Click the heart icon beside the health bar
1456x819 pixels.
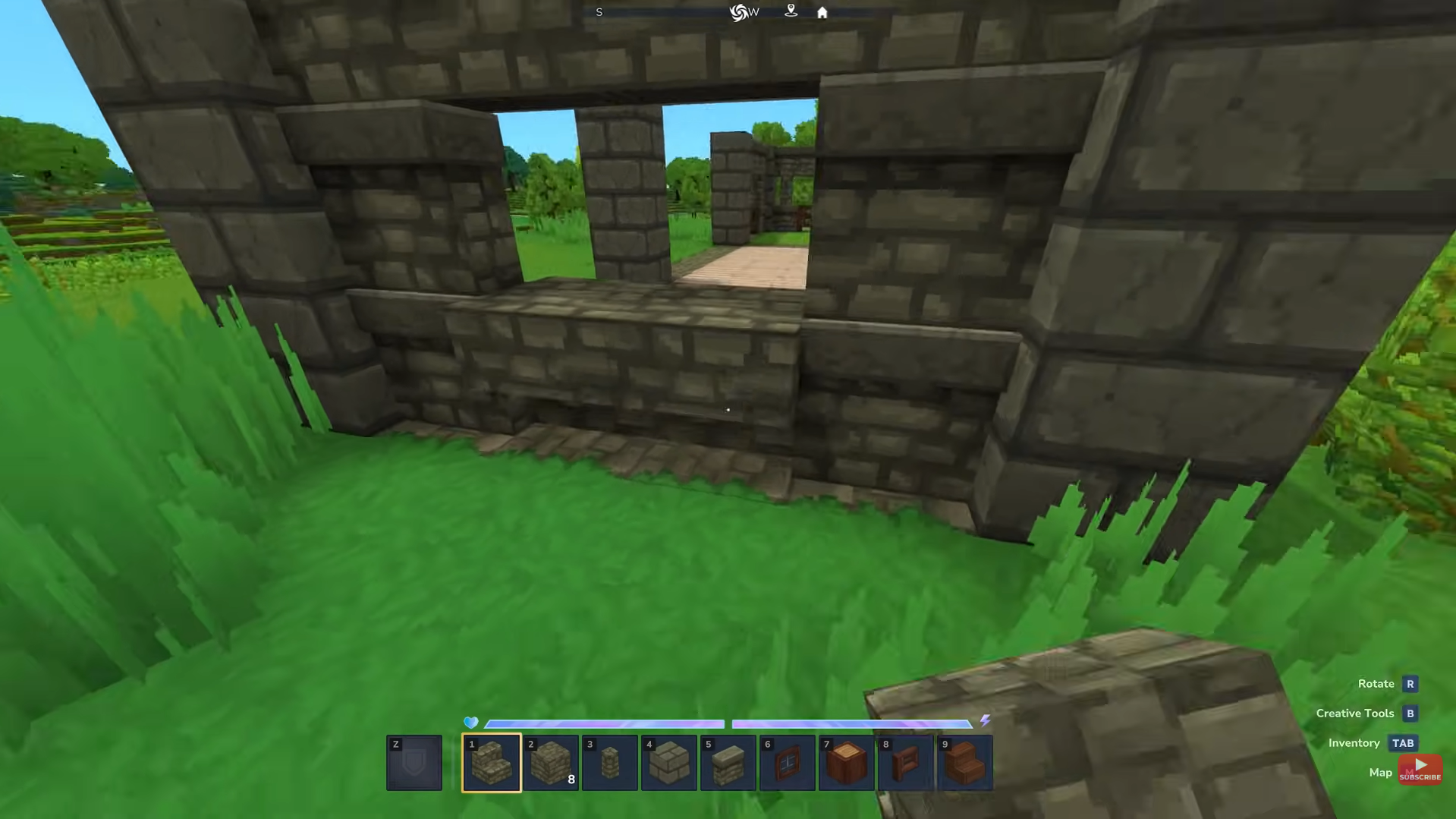point(472,723)
